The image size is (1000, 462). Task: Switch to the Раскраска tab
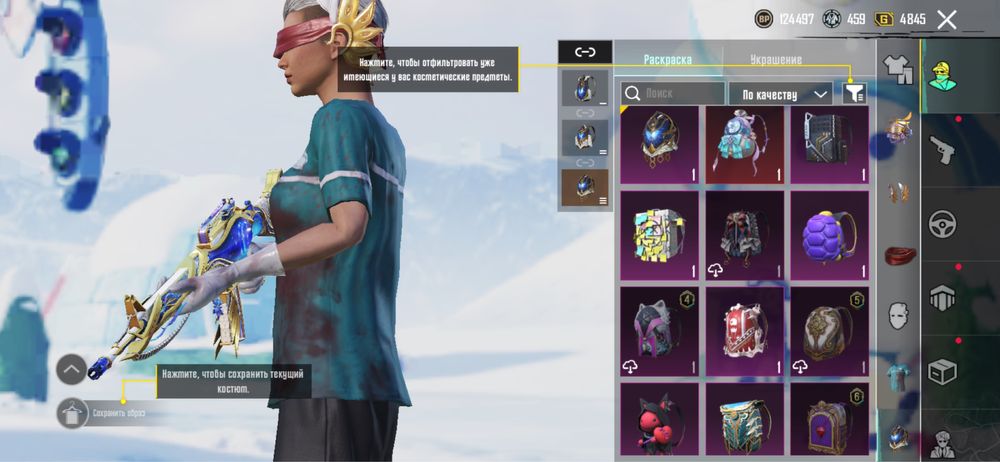pos(667,59)
